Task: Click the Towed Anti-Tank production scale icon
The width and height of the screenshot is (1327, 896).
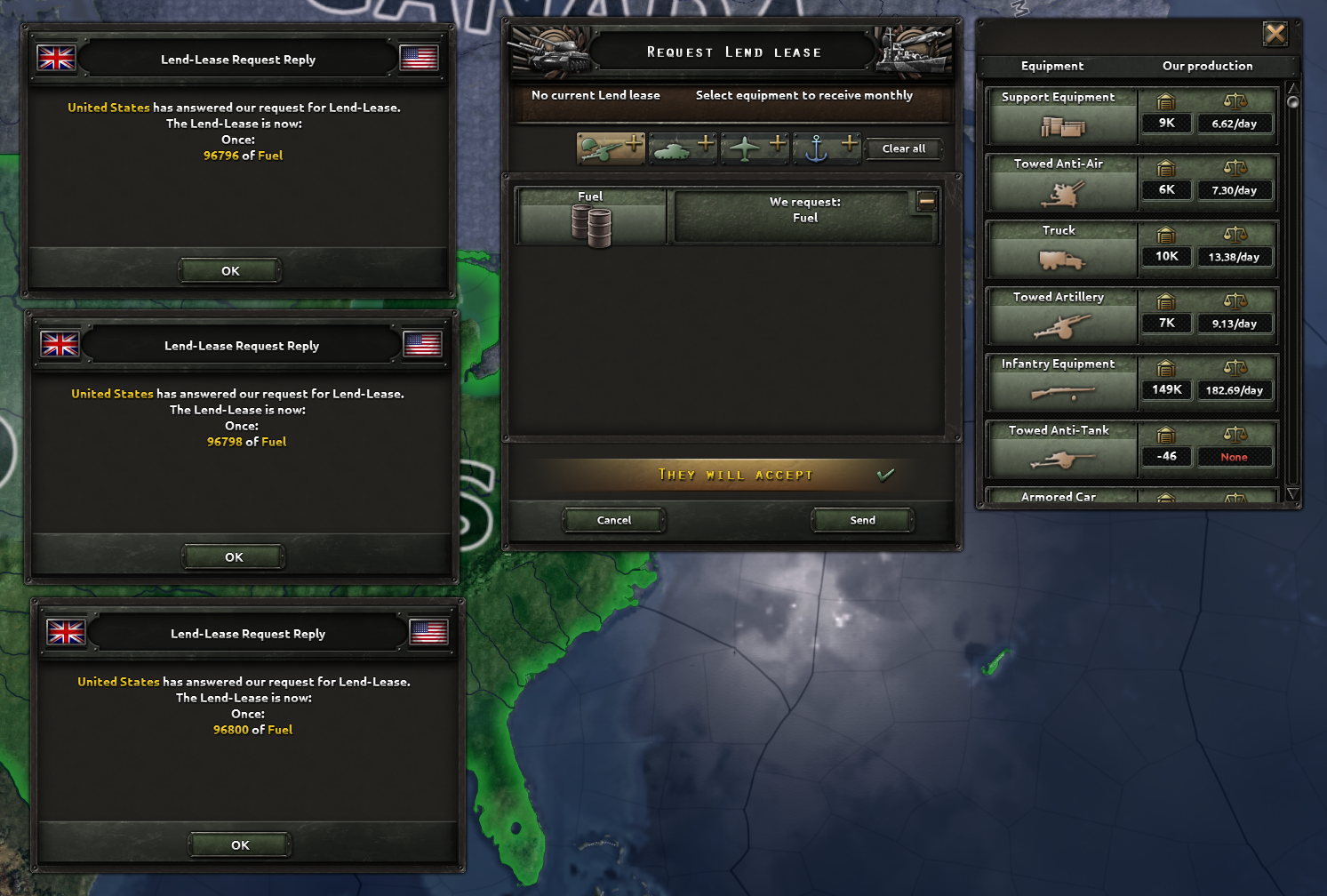Action: [x=1235, y=434]
